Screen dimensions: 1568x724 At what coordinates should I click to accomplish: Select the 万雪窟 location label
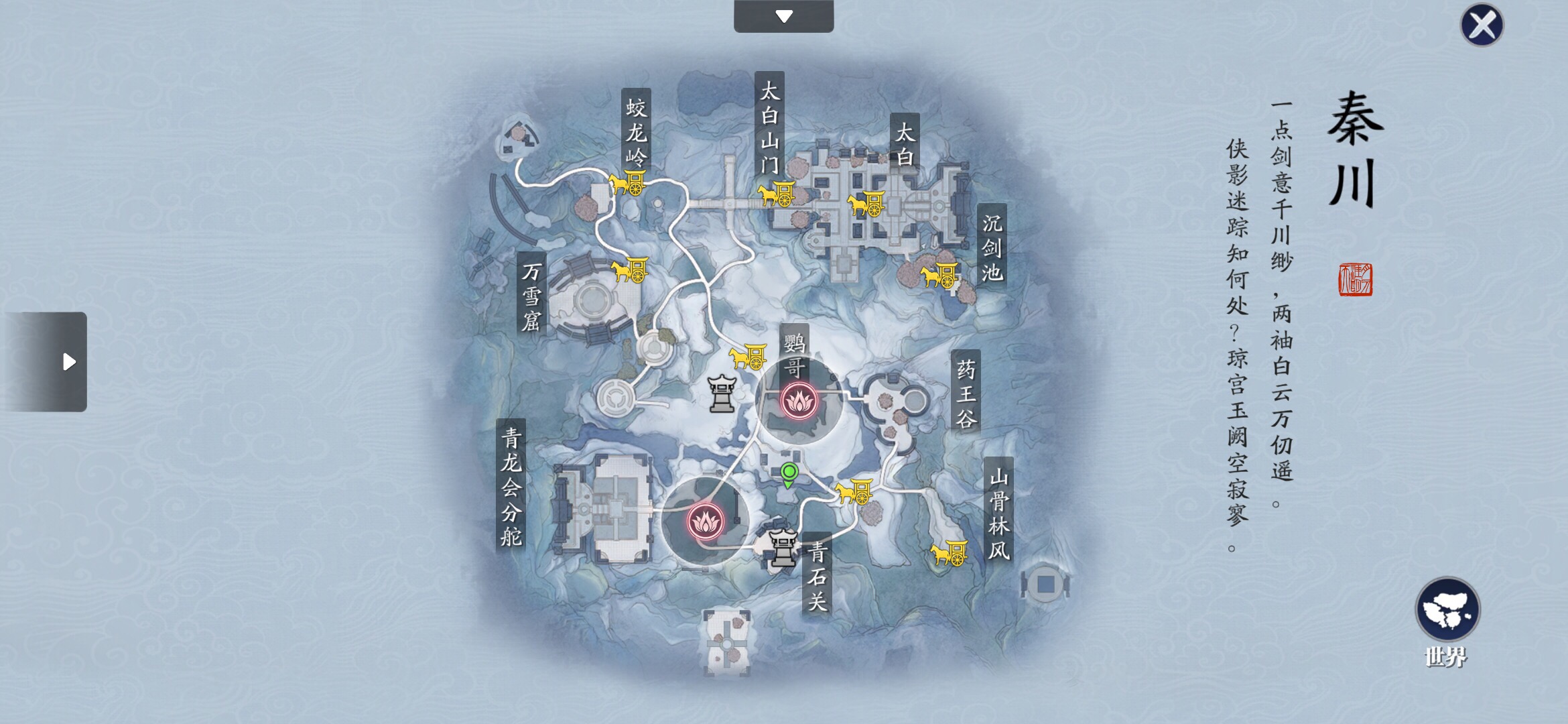[531, 296]
